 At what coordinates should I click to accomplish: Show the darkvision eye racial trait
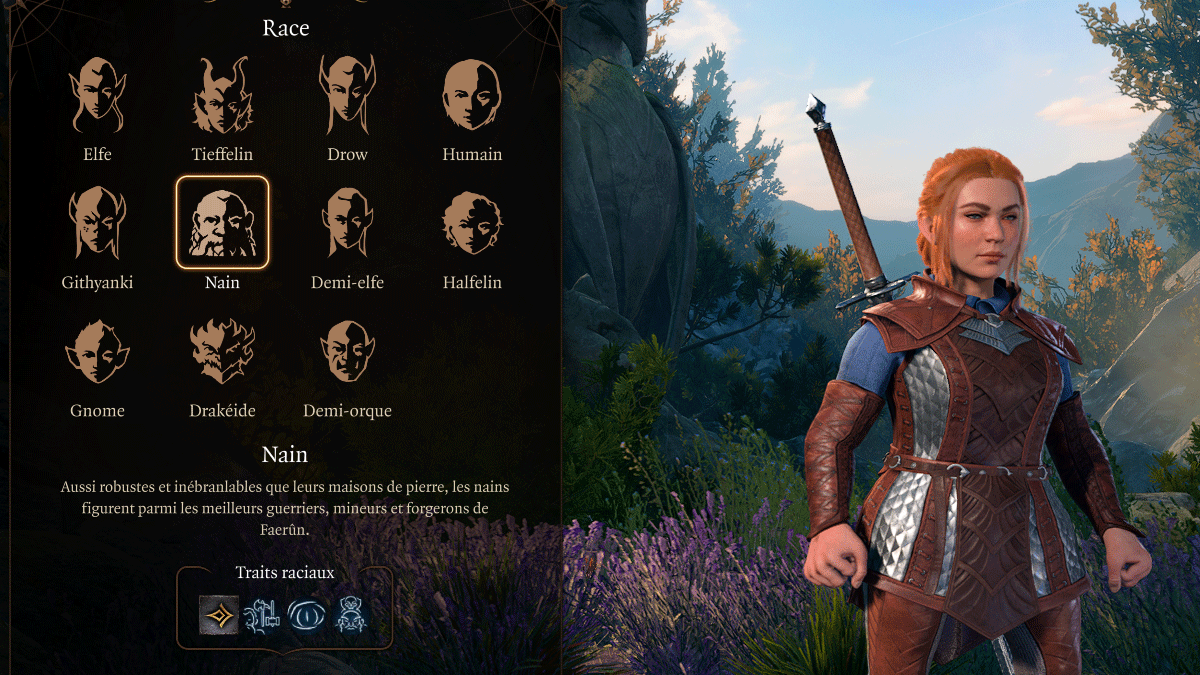point(307,613)
